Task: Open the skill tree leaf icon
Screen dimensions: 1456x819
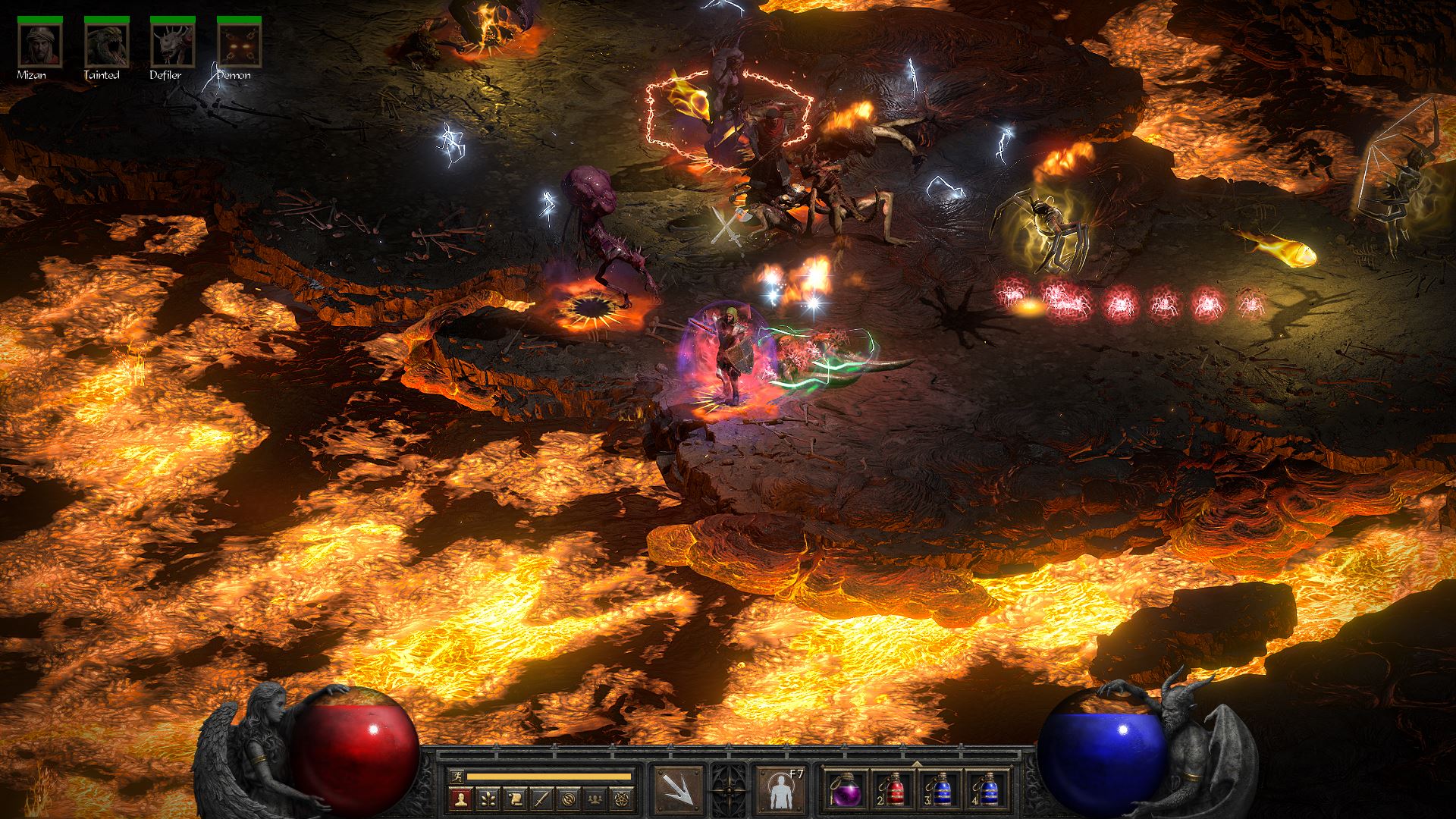Action: click(486, 799)
